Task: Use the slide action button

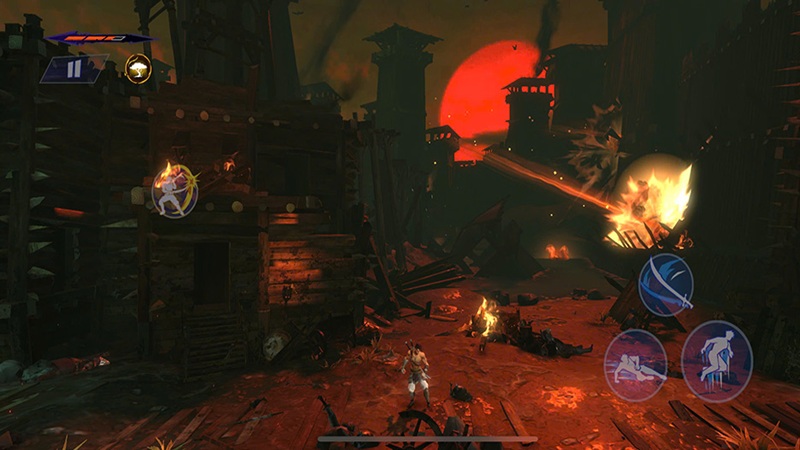Action: 635,364
